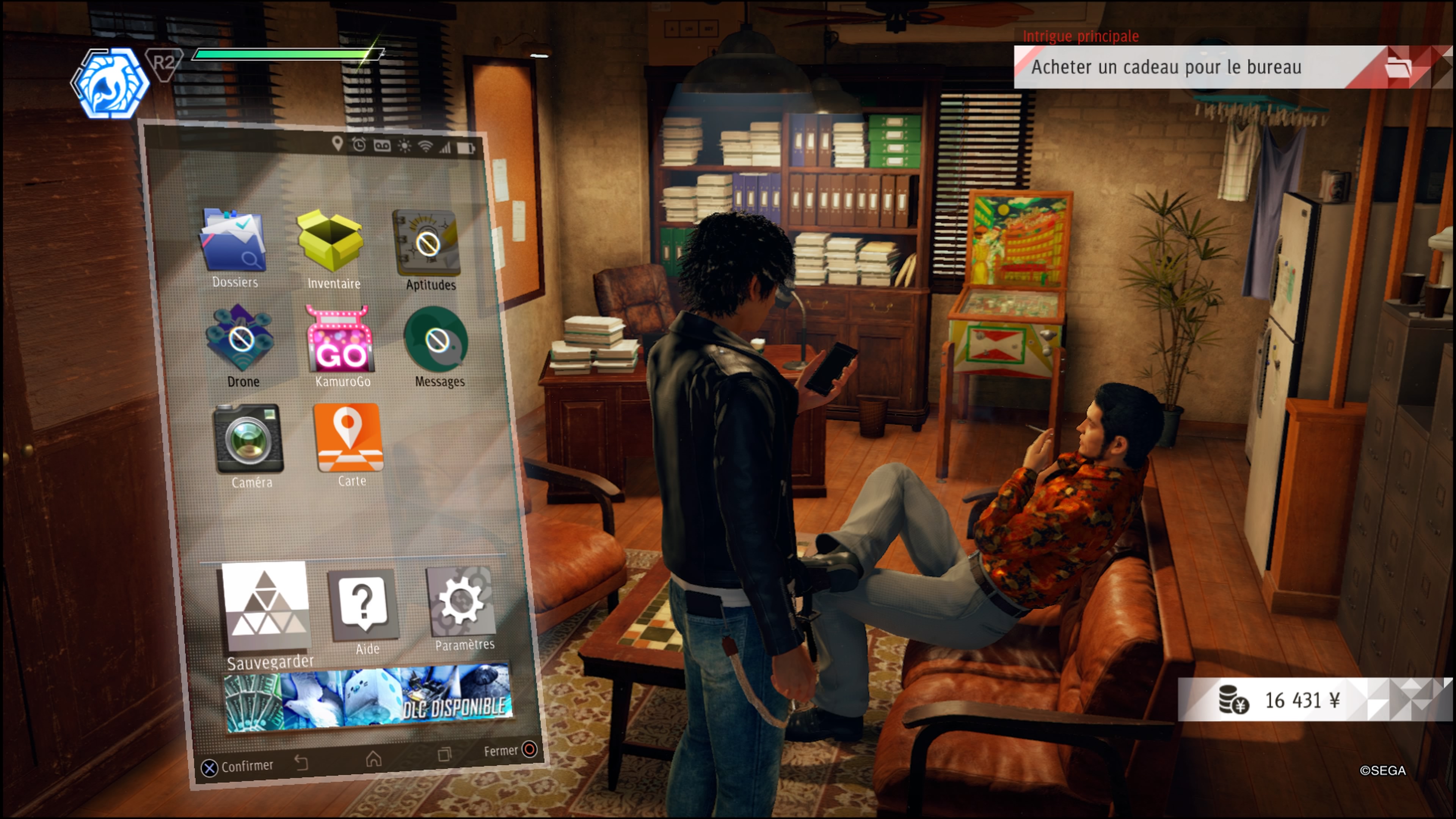Open the Inventaire box icon

(x=331, y=242)
